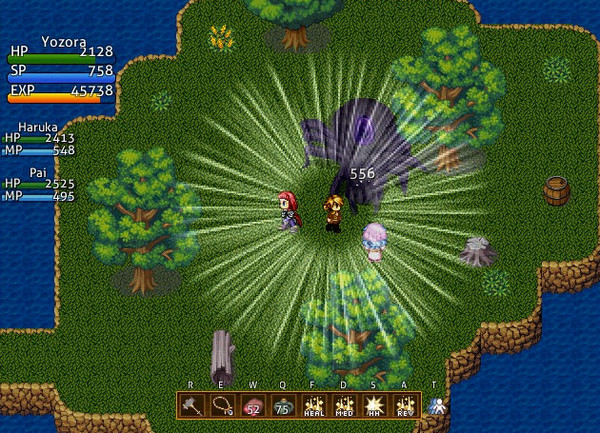Activate the REV revive skill

click(x=404, y=406)
